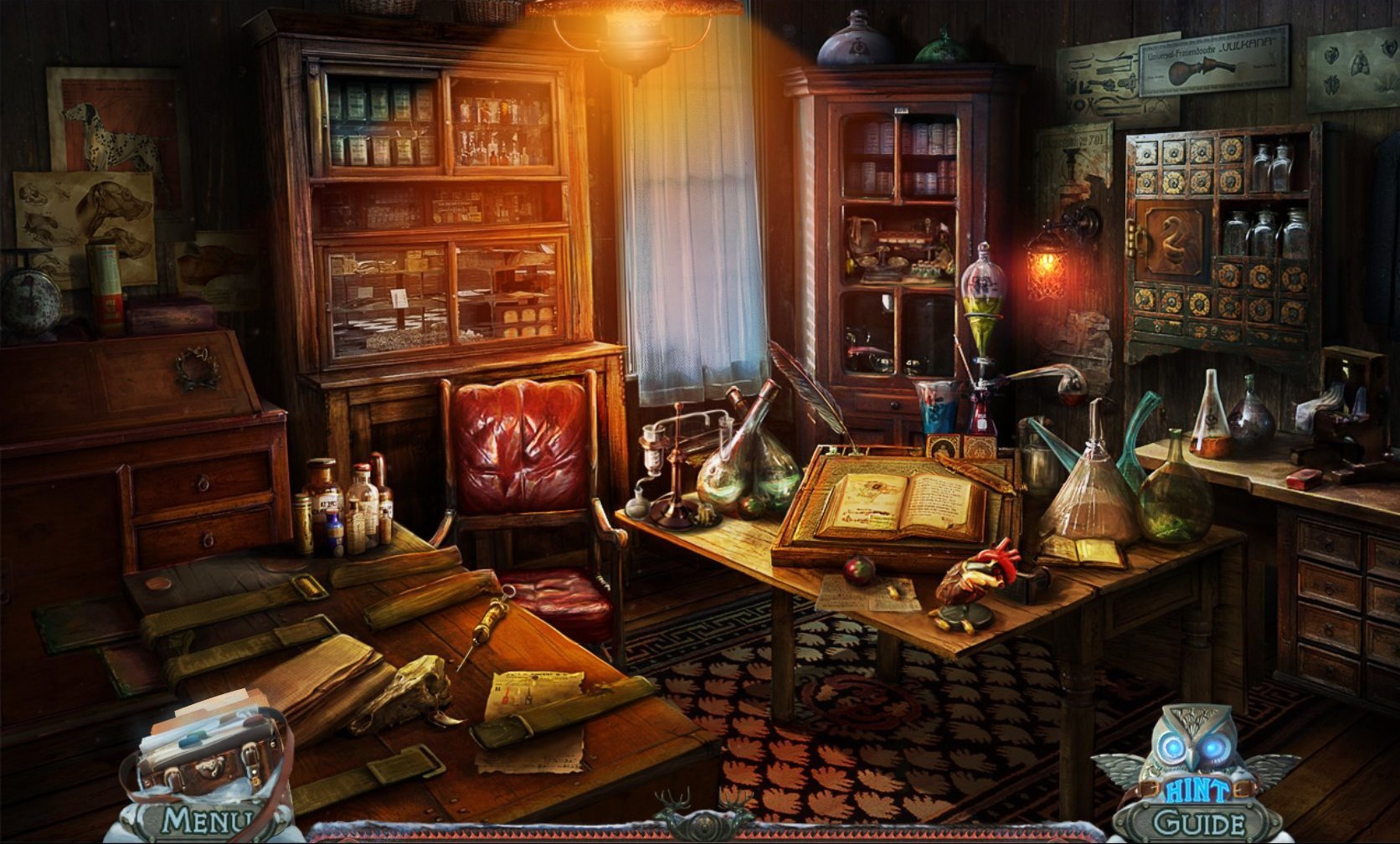Open the Menu button

pos(207,821)
